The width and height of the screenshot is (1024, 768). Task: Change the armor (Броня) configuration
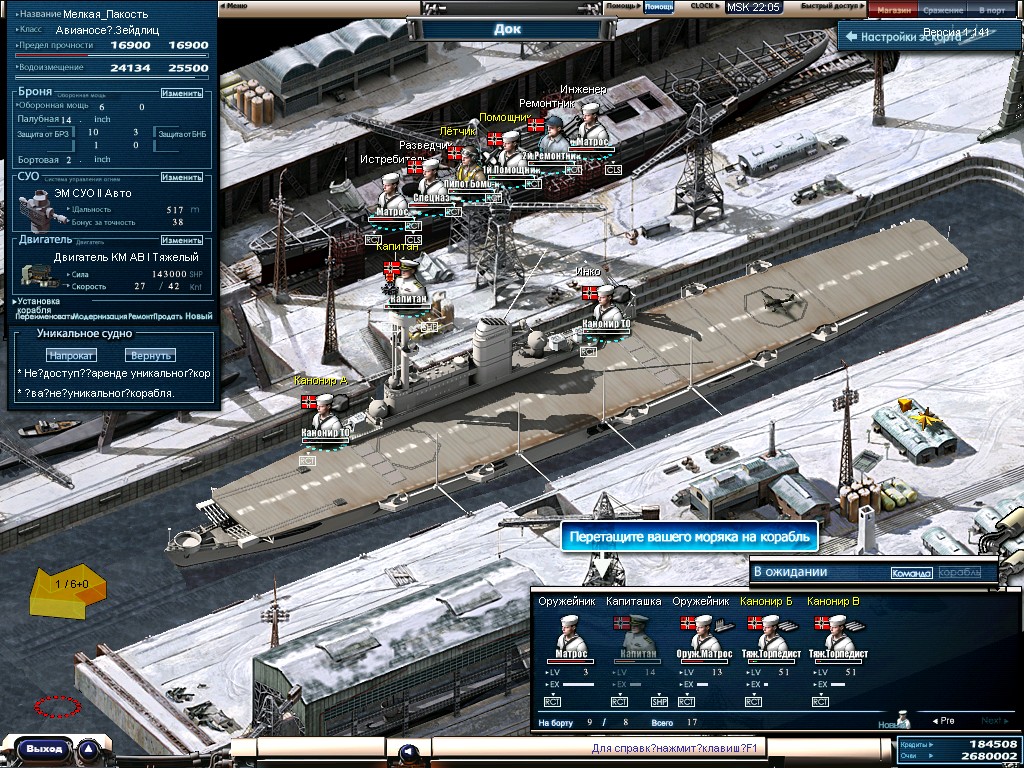coord(182,93)
